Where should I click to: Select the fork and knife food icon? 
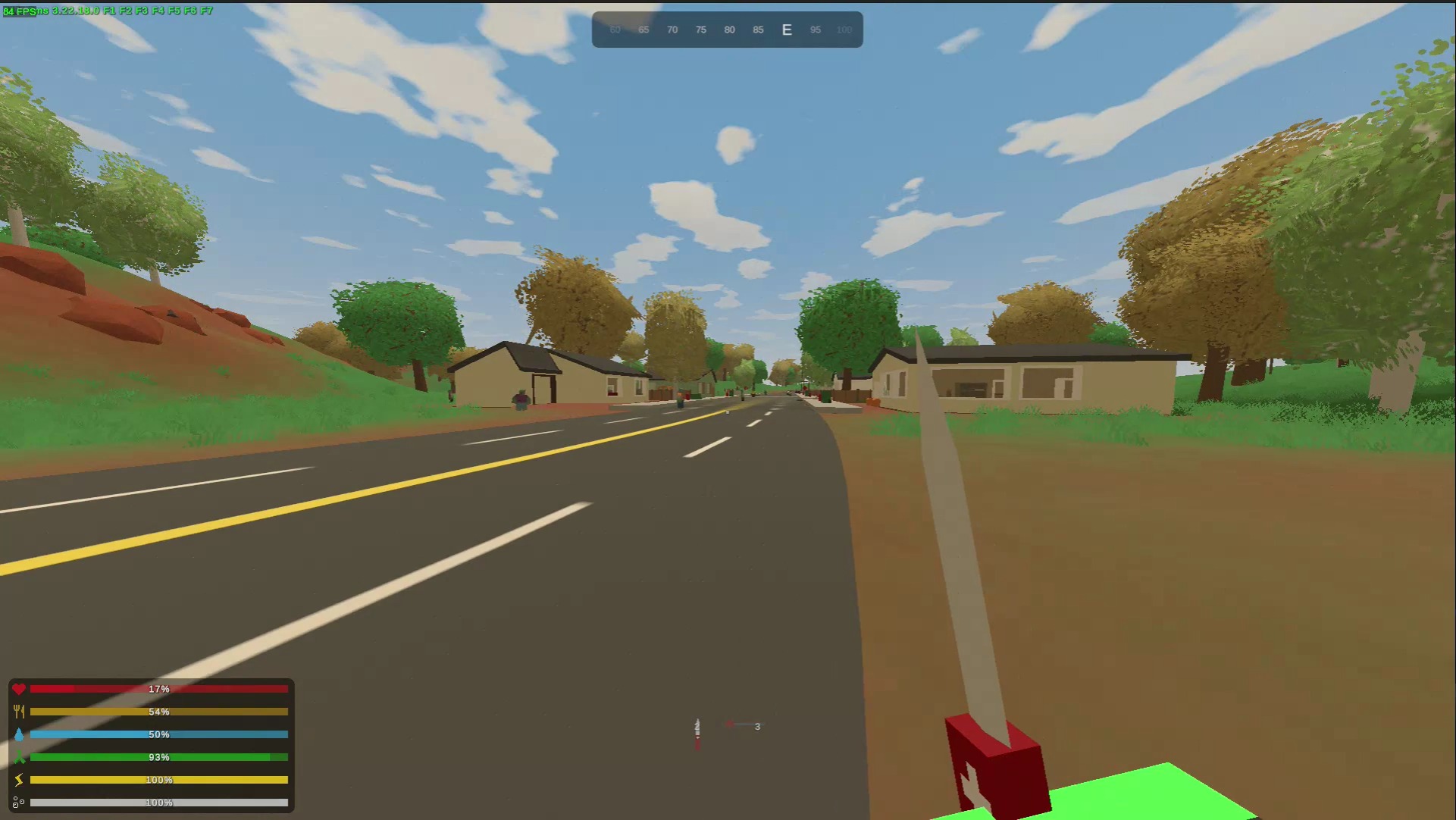tap(20, 712)
